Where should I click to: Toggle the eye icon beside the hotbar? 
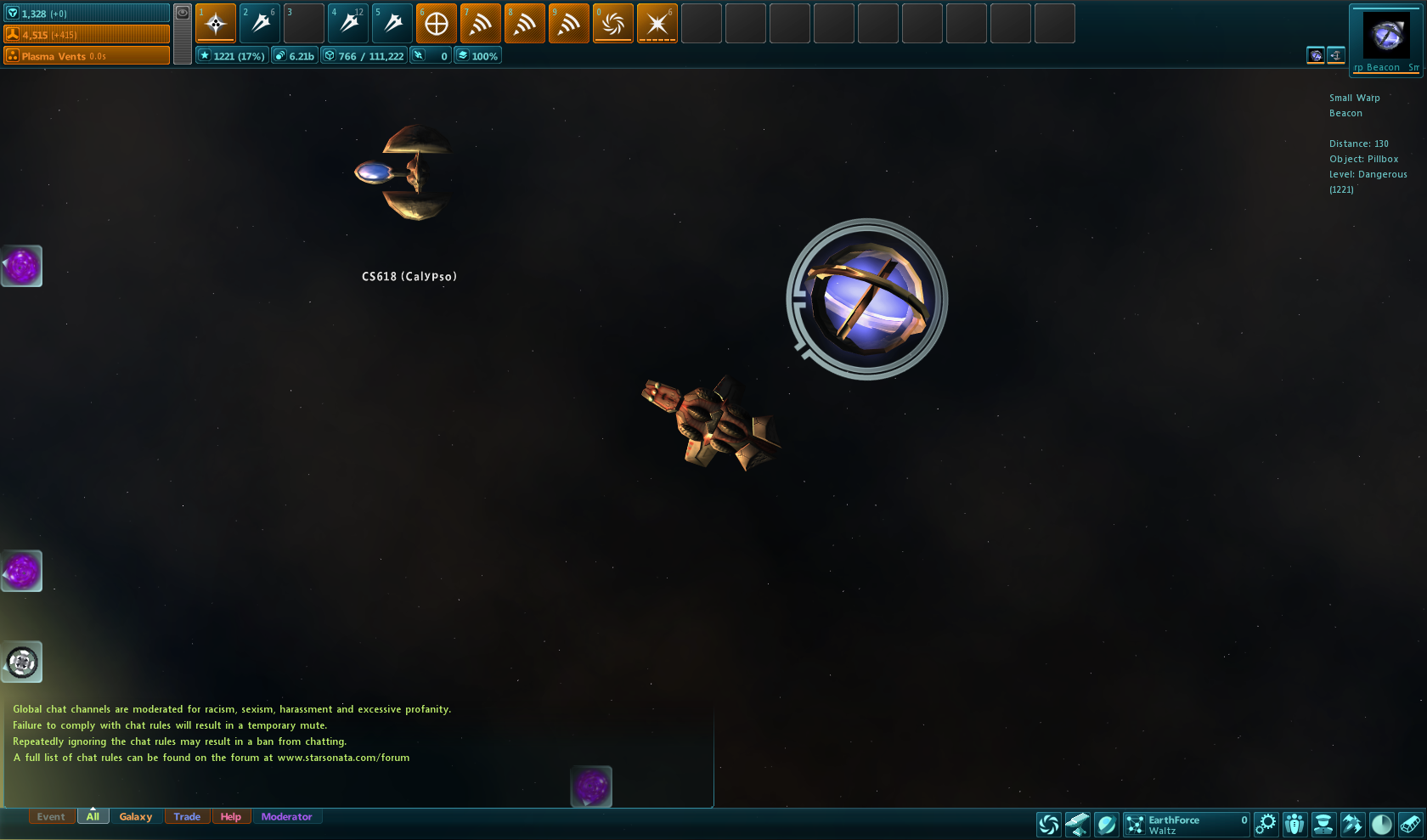coord(183,13)
